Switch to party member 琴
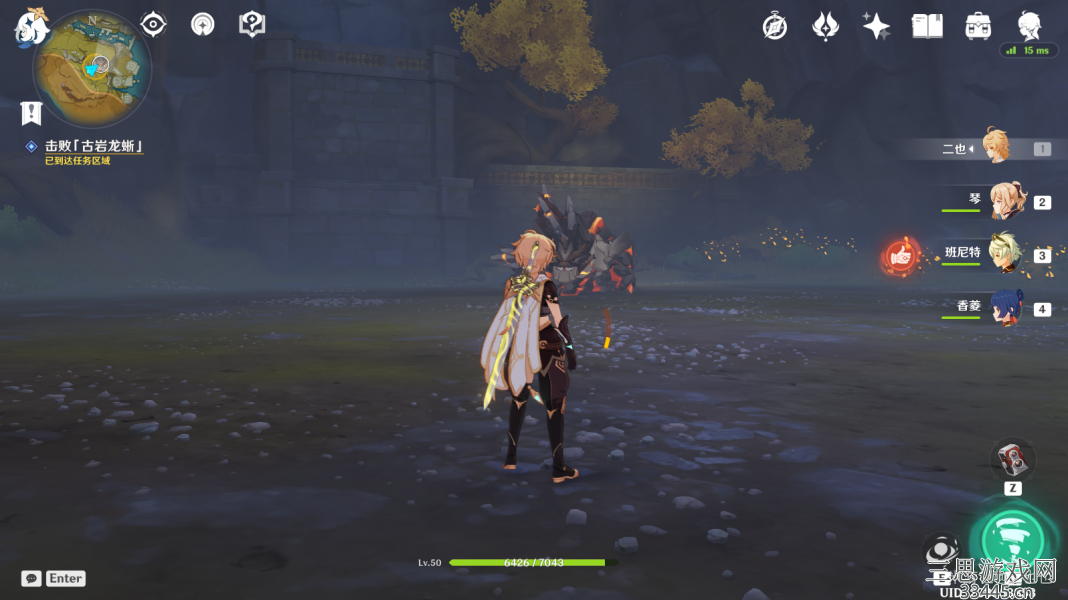 point(1006,201)
